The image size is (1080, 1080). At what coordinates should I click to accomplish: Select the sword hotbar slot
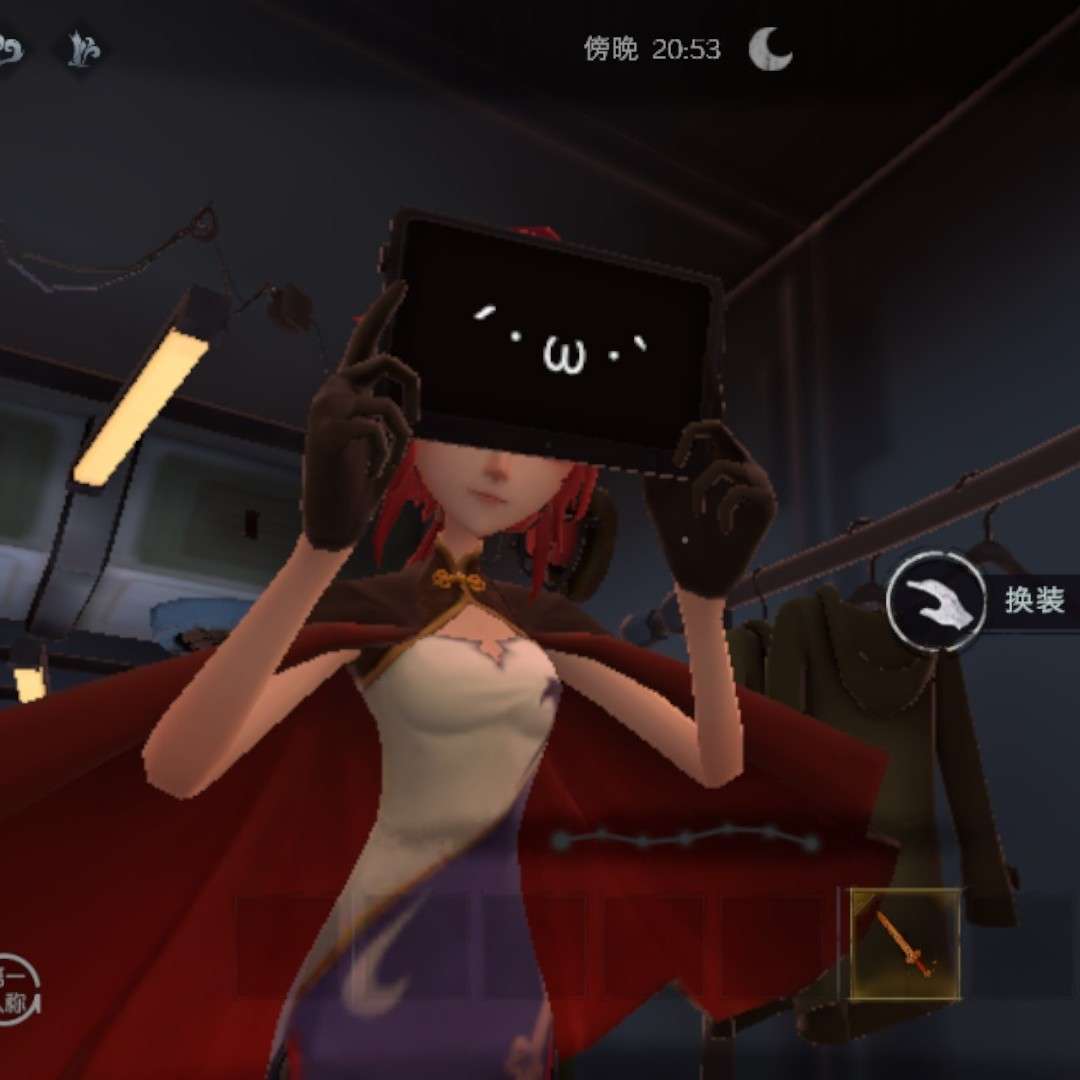tap(906, 943)
